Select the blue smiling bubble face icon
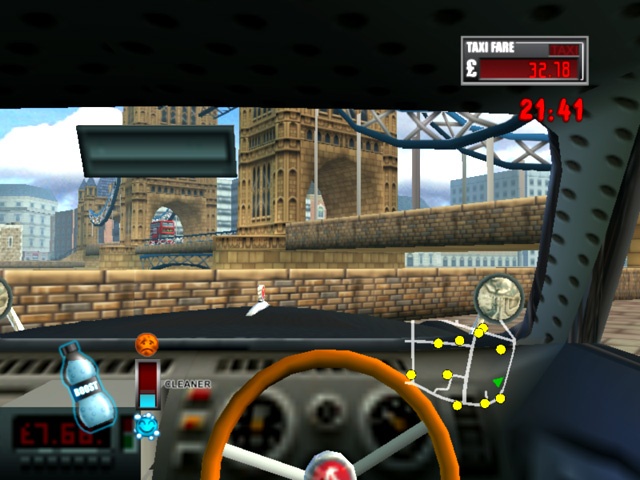Image resolution: width=640 pixels, height=480 pixels. (x=147, y=425)
